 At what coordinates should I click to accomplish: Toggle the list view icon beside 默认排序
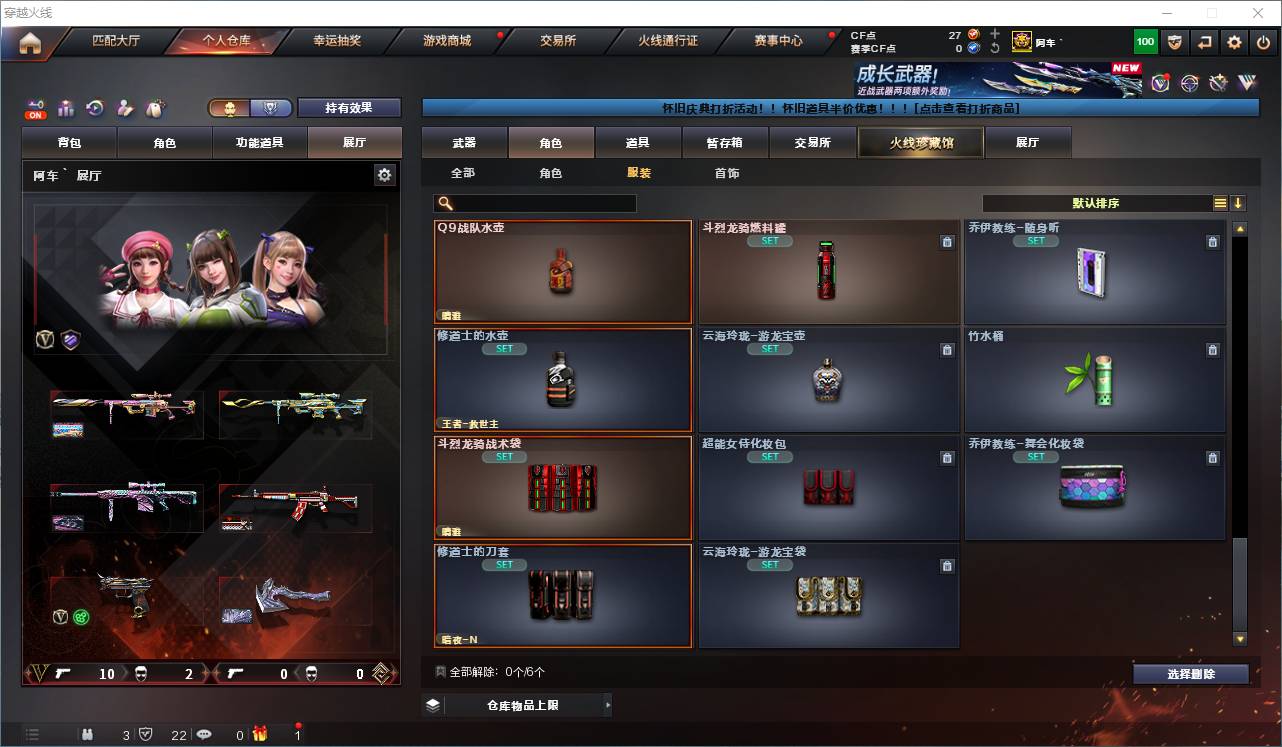pos(1221,203)
